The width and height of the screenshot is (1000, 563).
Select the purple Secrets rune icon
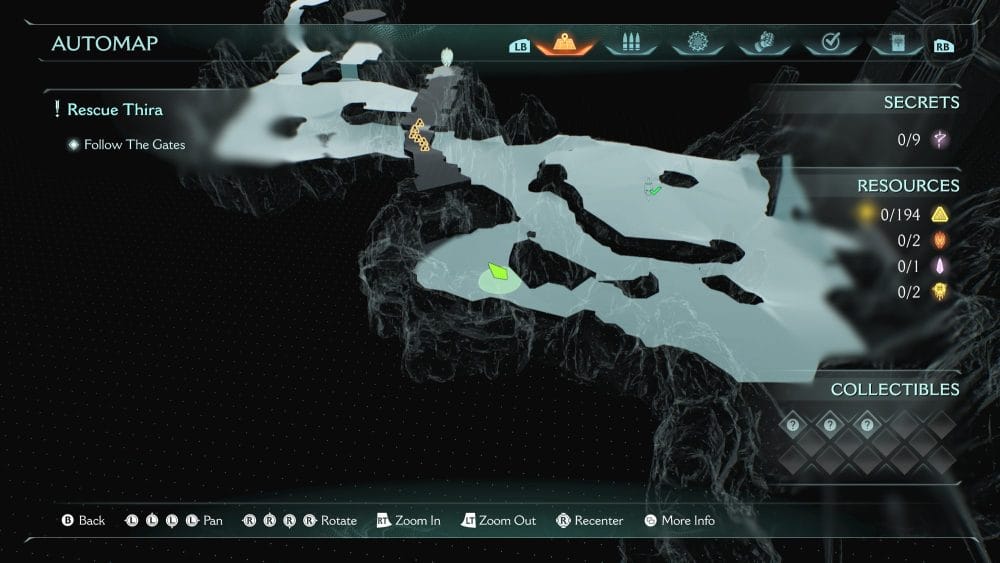pyautogui.click(x=939, y=139)
